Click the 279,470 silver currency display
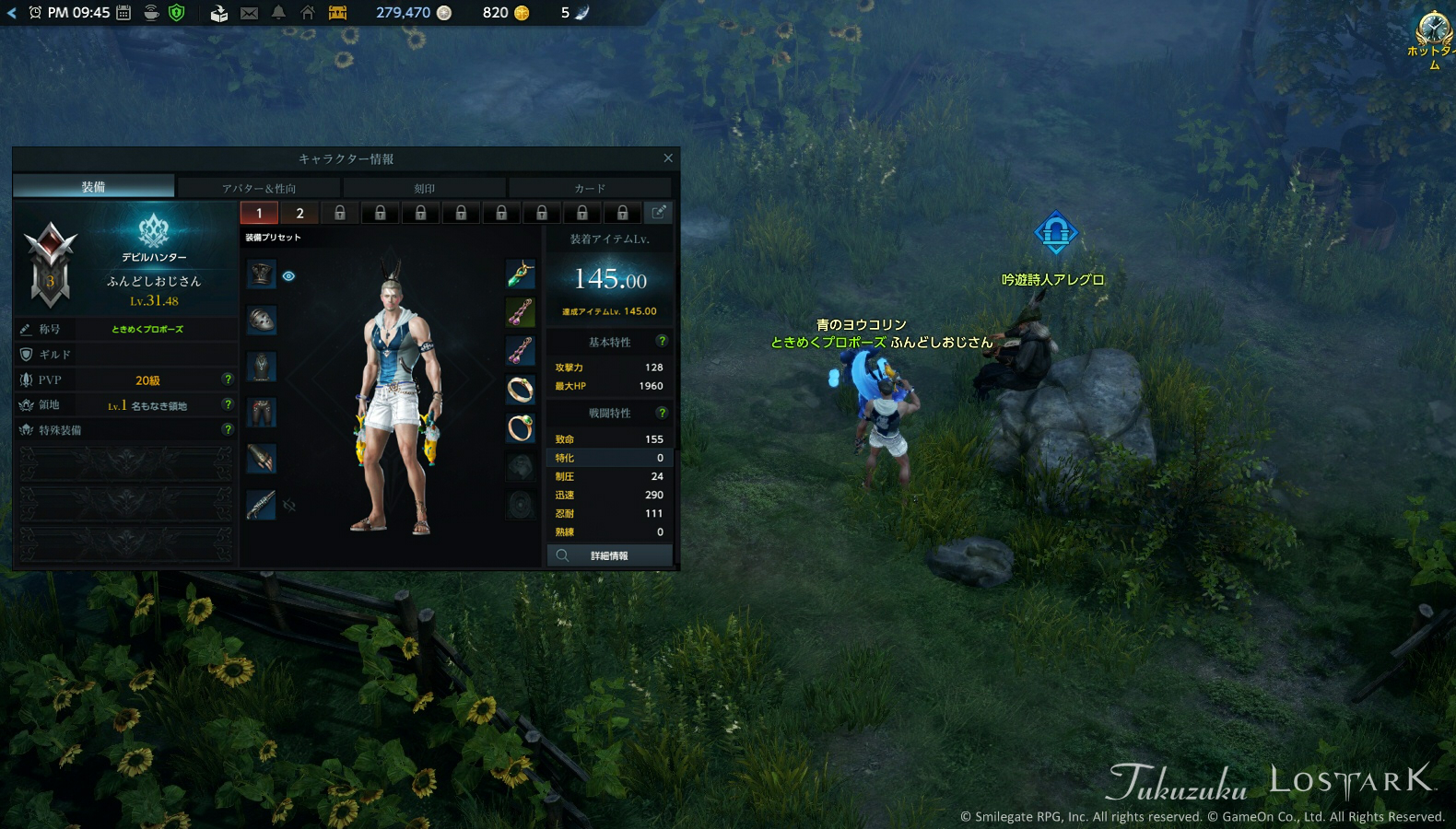The image size is (1456, 829). (405, 13)
